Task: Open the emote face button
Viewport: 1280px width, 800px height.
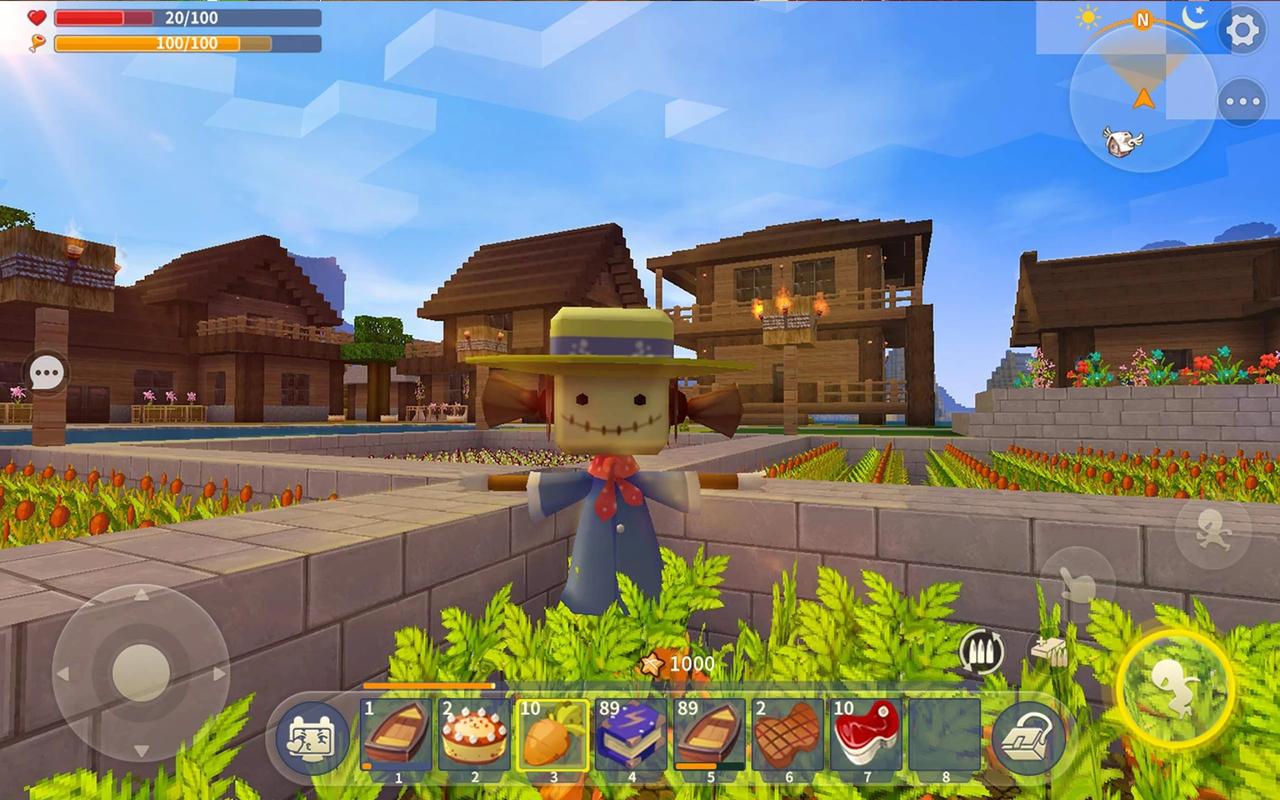Action: point(311,738)
